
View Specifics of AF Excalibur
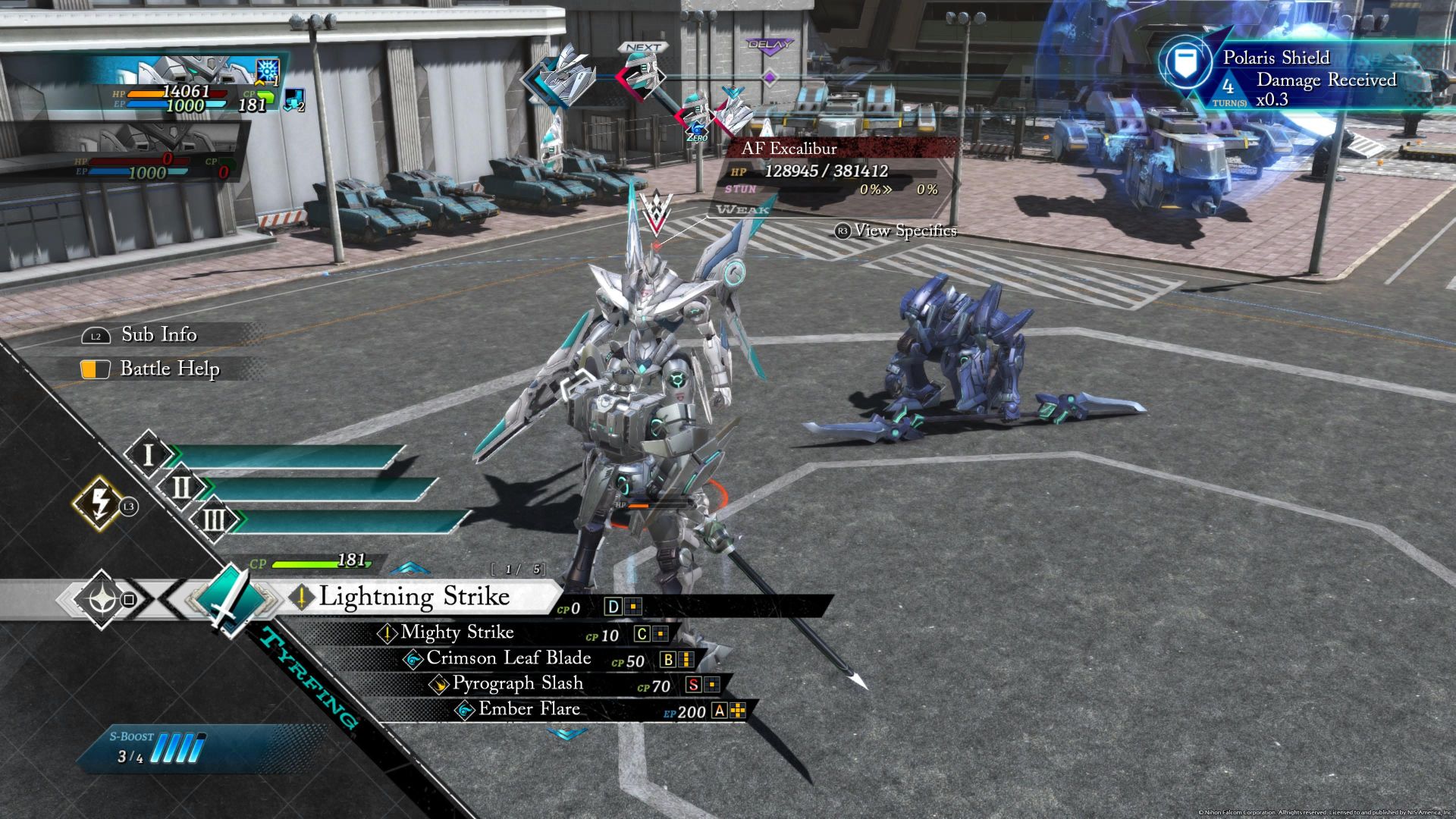[905, 231]
